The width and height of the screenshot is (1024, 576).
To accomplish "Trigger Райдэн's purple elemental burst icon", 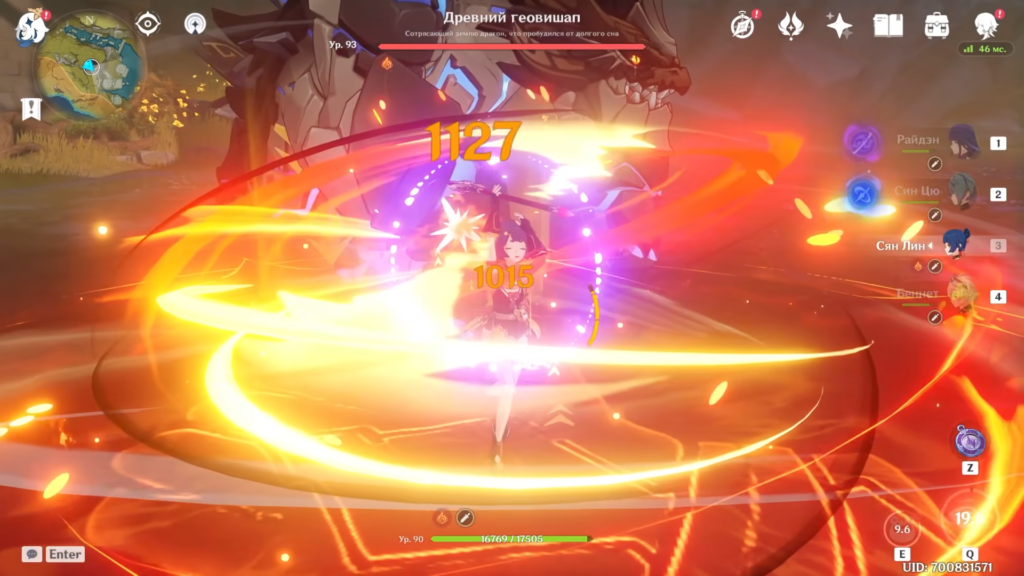I will pos(862,141).
